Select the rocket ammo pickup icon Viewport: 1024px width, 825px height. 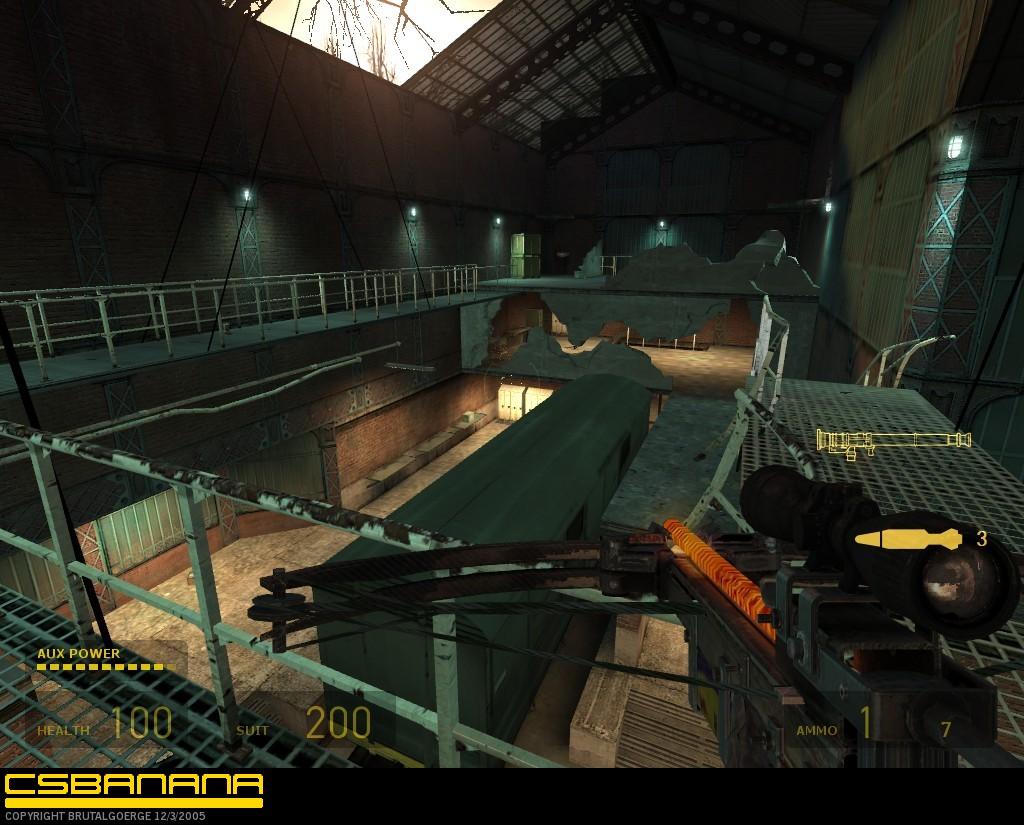(x=908, y=539)
